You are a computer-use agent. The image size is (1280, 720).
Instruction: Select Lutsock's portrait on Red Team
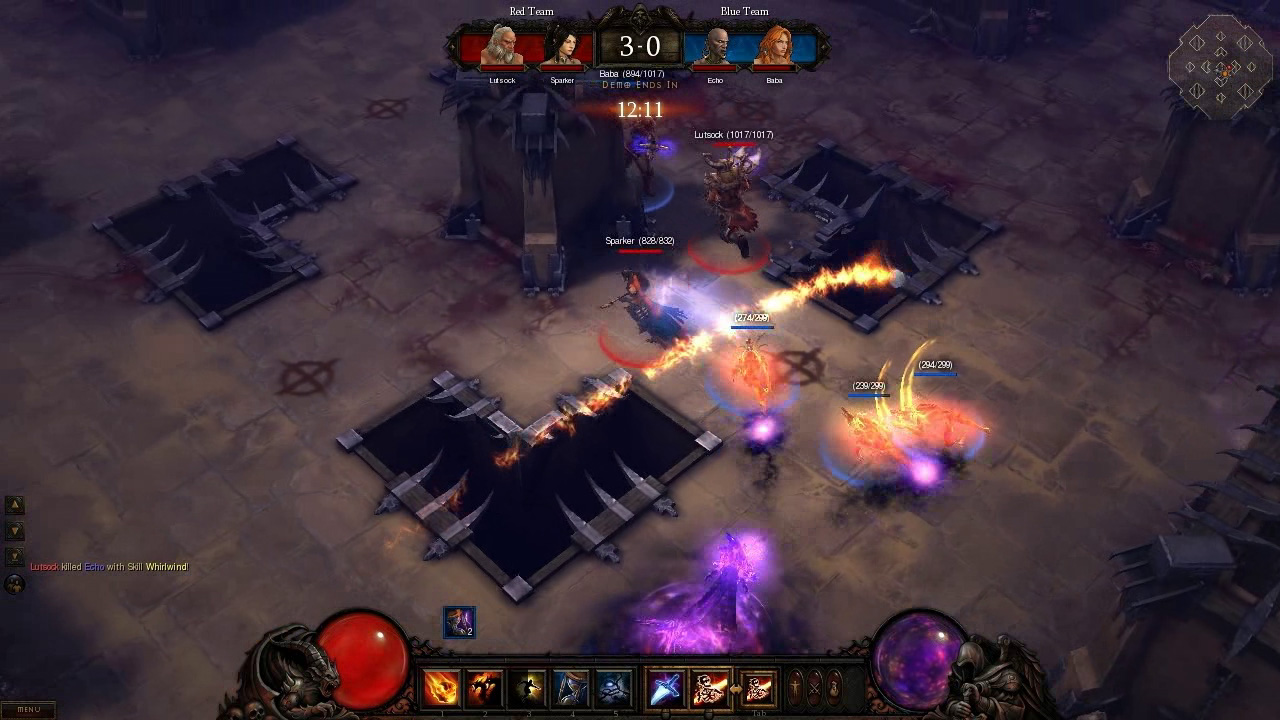502,47
